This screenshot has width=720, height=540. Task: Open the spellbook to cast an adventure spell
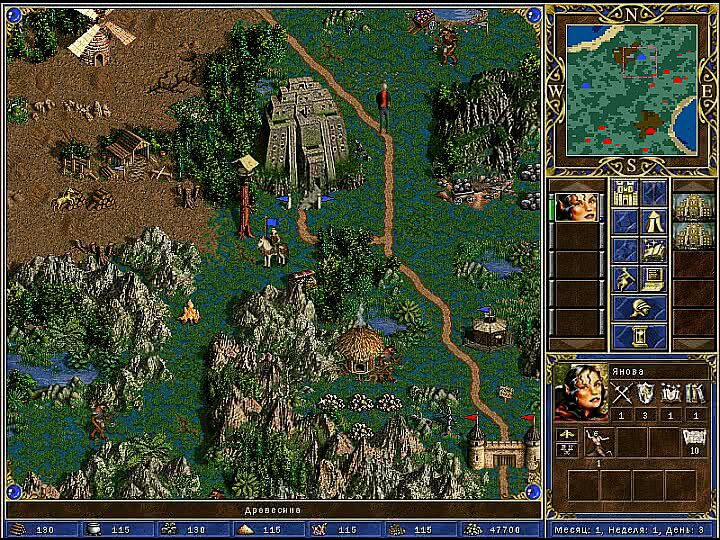(654, 250)
